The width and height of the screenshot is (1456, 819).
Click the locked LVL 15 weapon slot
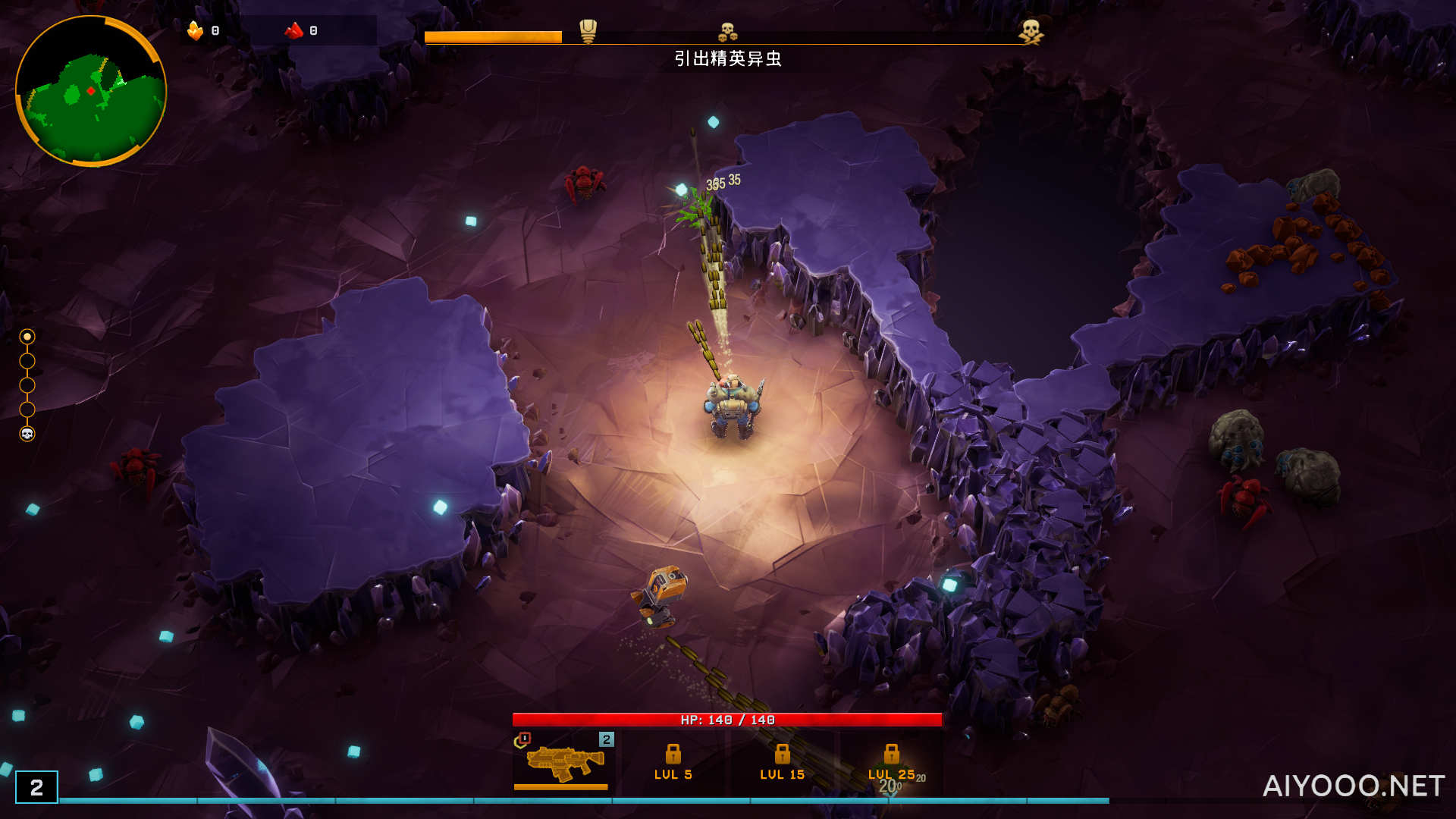782,762
